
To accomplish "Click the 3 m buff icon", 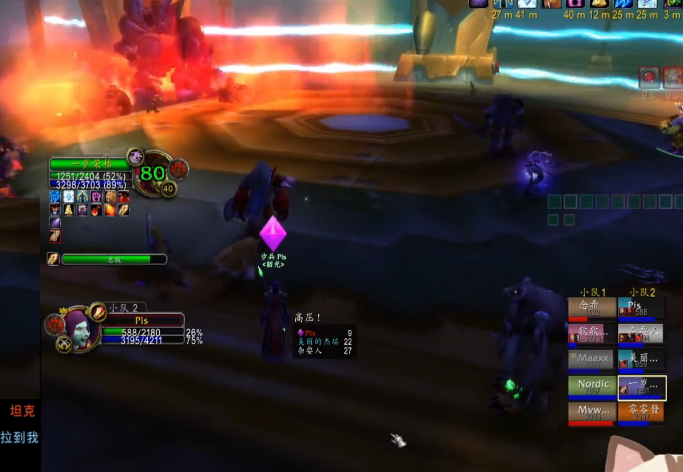I will [x=674, y=4].
